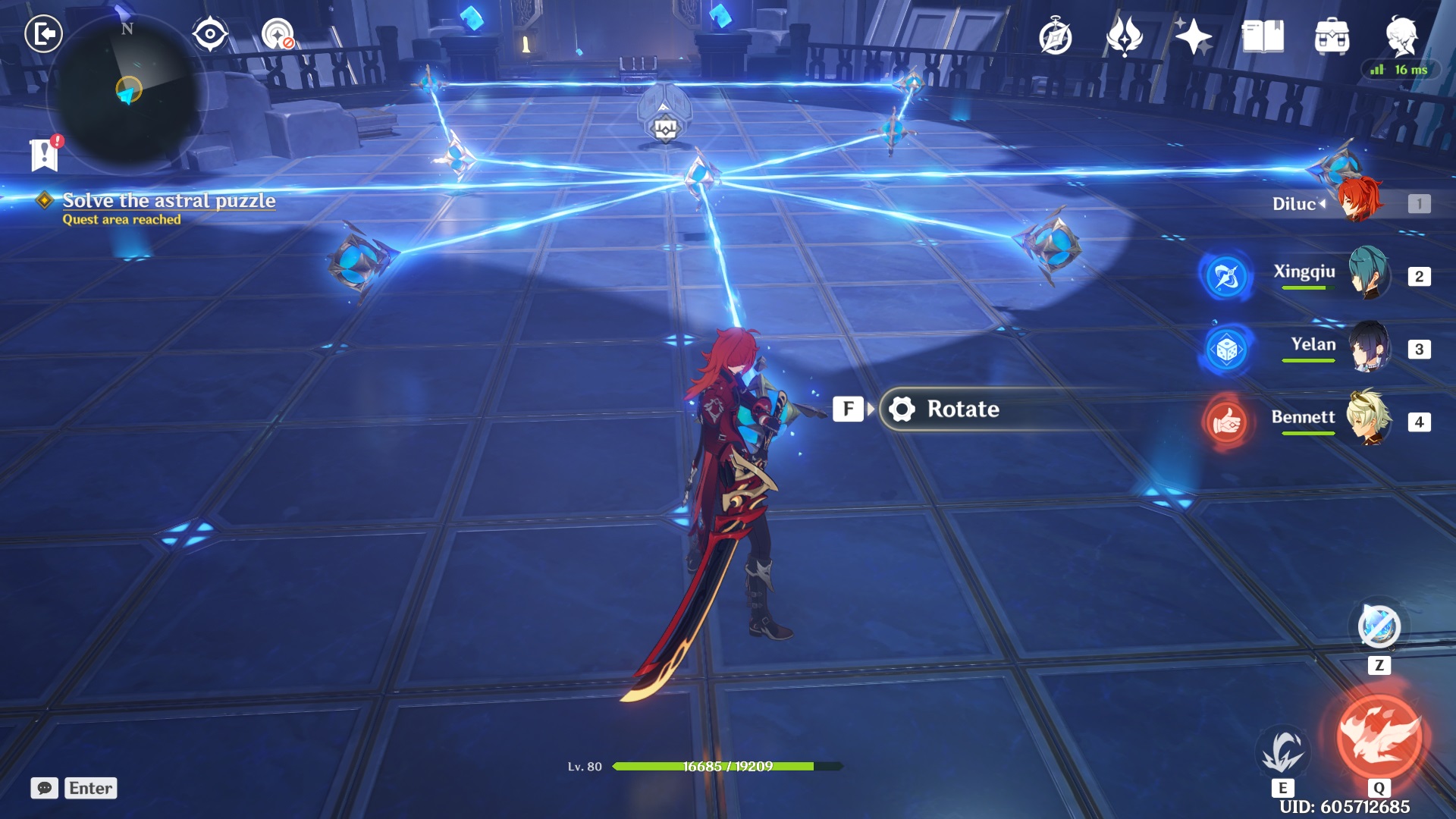
Task: Click the minimap compass
Action: tap(129, 95)
